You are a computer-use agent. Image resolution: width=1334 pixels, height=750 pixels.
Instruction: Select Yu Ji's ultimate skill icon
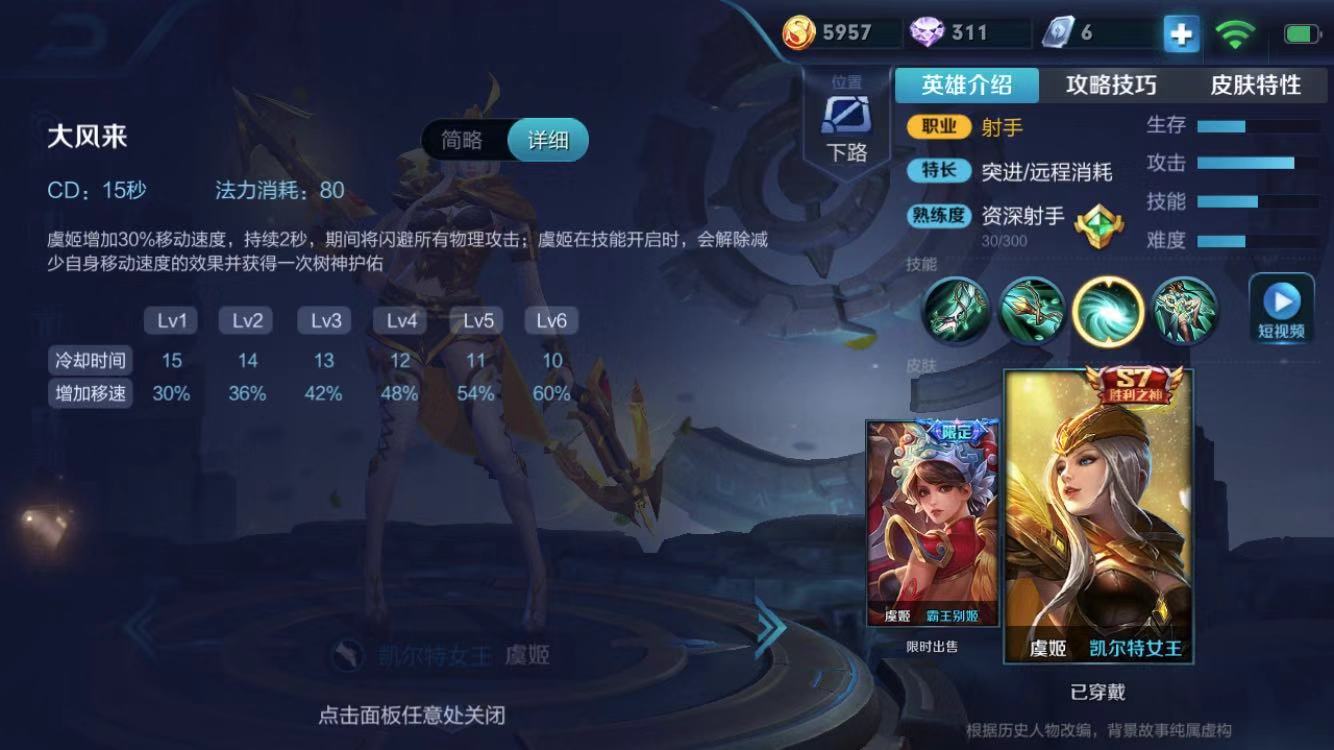[1186, 312]
